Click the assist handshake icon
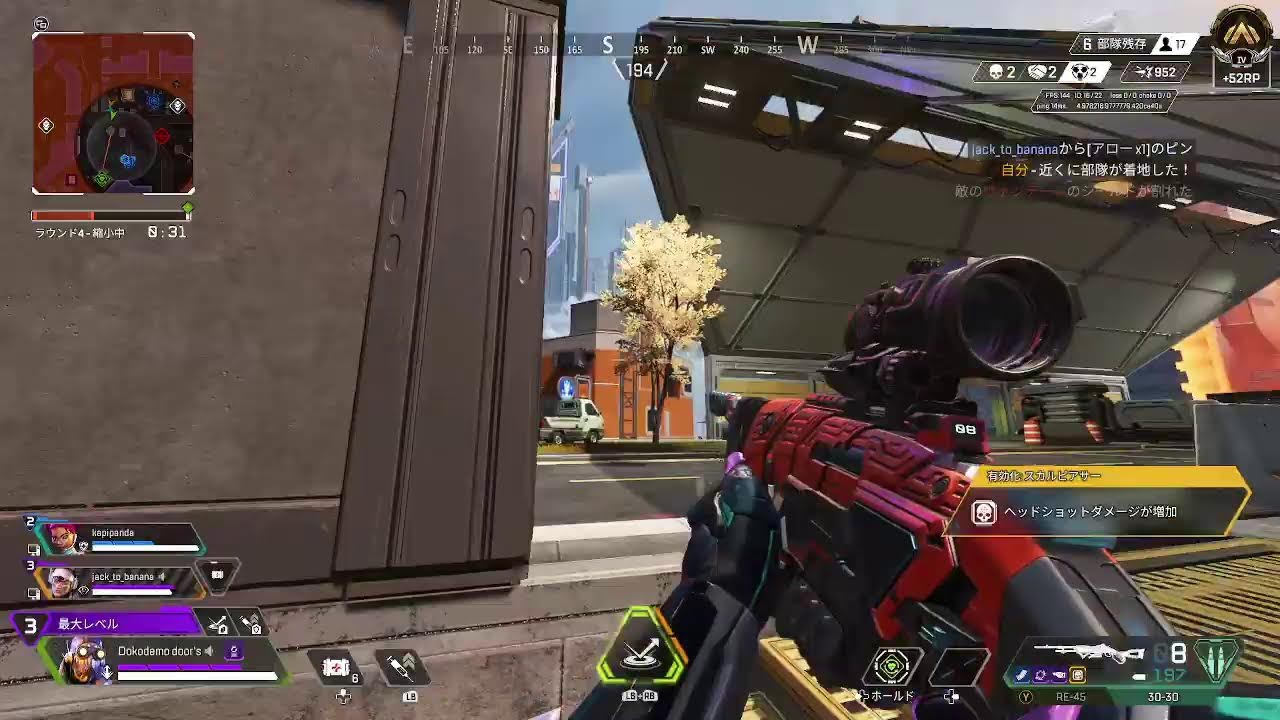The width and height of the screenshot is (1280, 720). click(x=1035, y=71)
